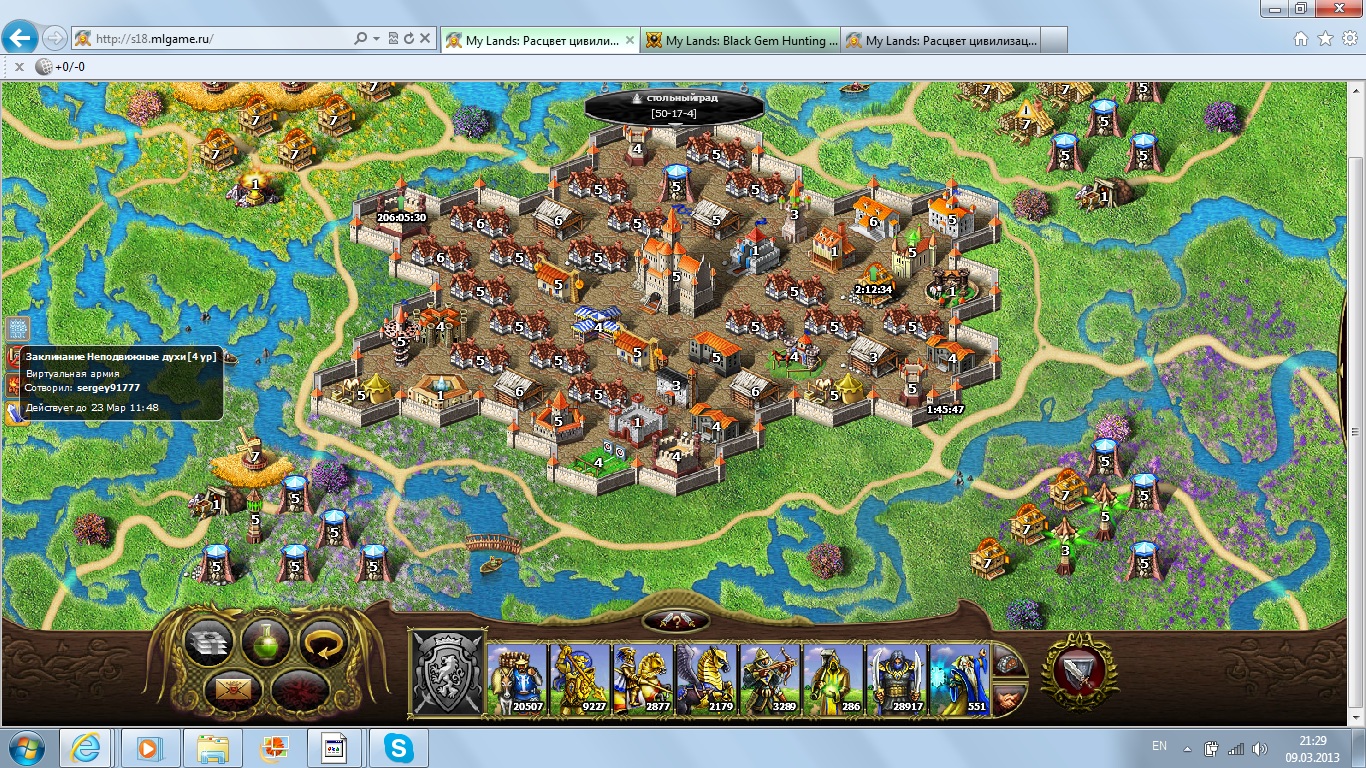Open the mail envelope icon
This screenshot has width=1366, height=768.
point(235,689)
